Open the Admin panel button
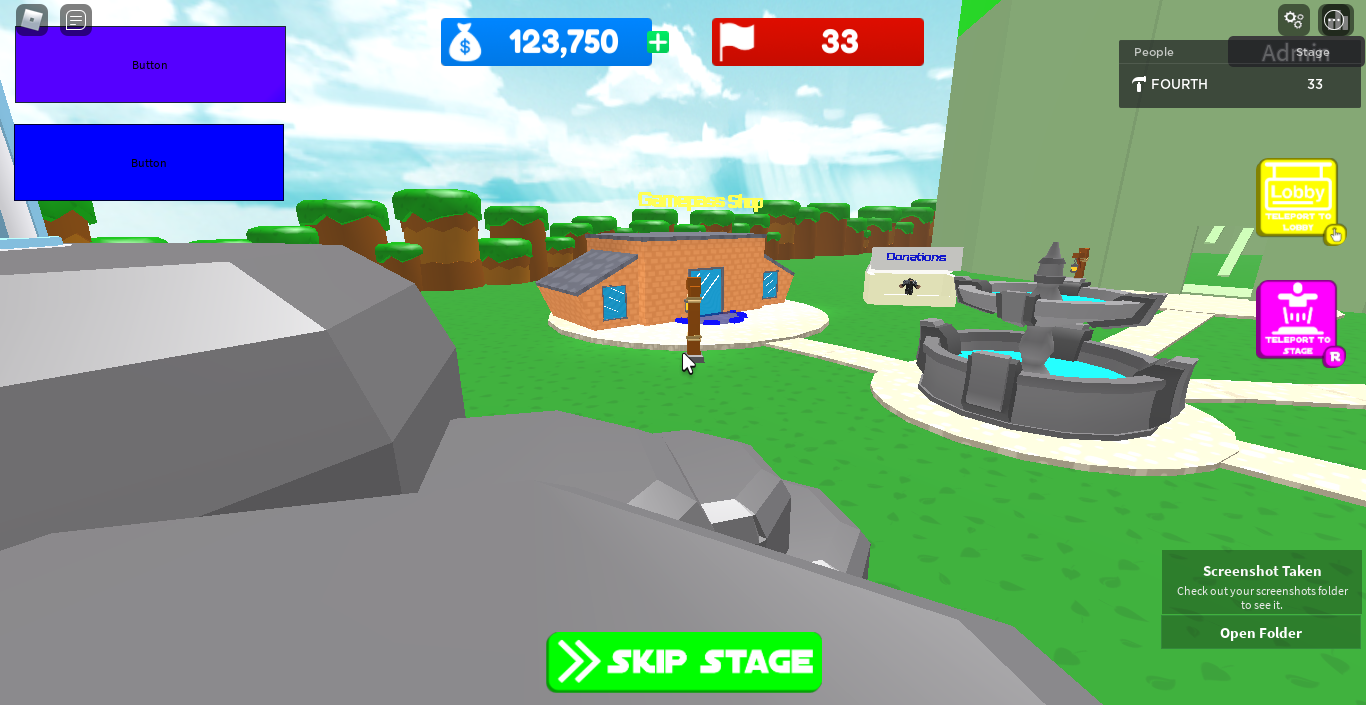 [x=1295, y=53]
